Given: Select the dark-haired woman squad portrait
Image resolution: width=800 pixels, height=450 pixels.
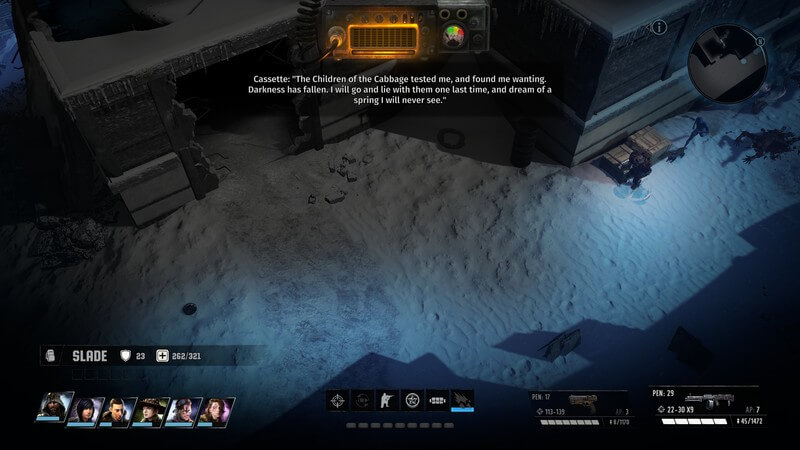Looking at the screenshot, I should [x=87, y=410].
